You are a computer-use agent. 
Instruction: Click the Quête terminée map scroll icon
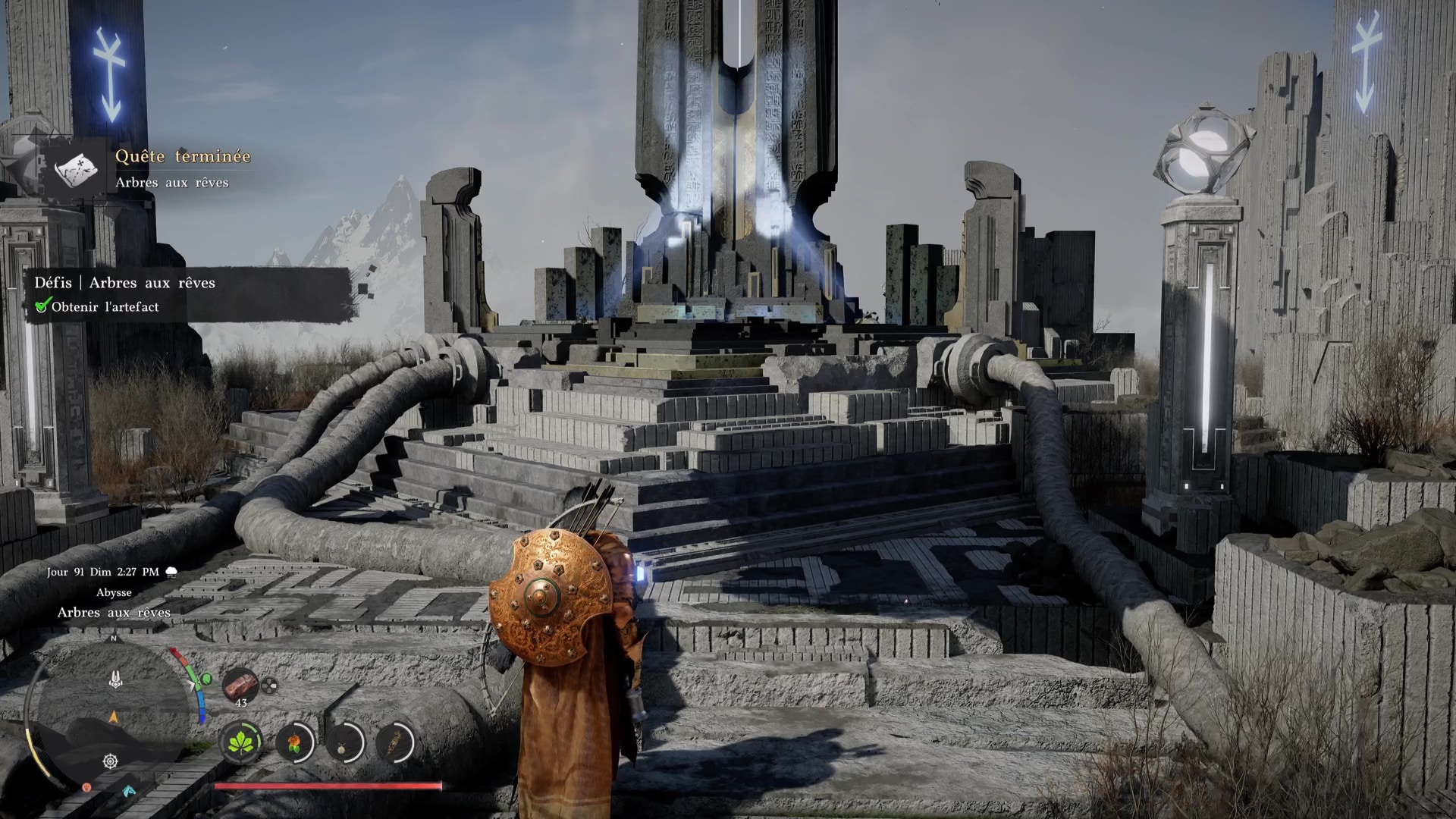click(77, 168)
